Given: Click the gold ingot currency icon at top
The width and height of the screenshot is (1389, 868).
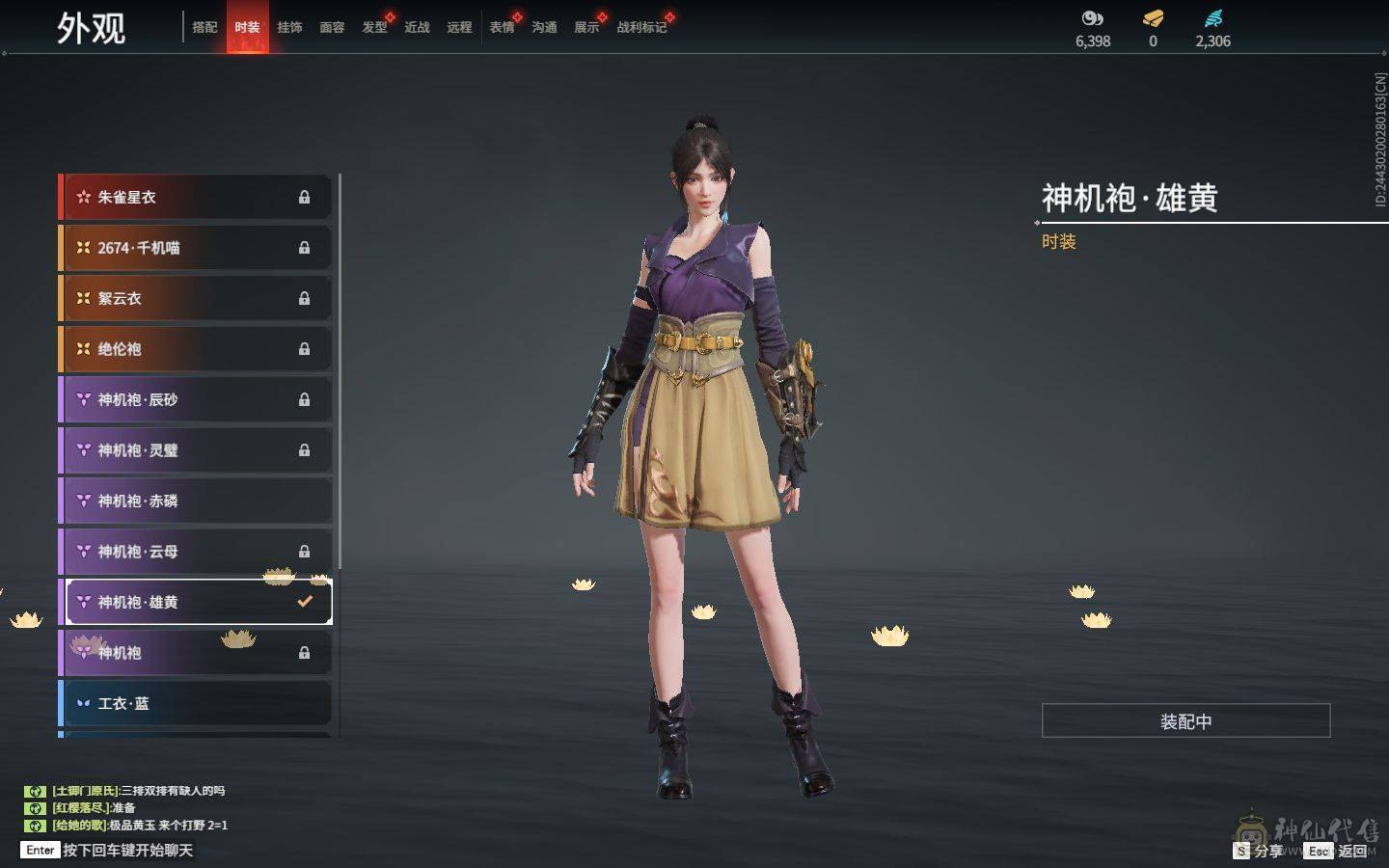Looking at the screenshot, I should (1152, 17).
